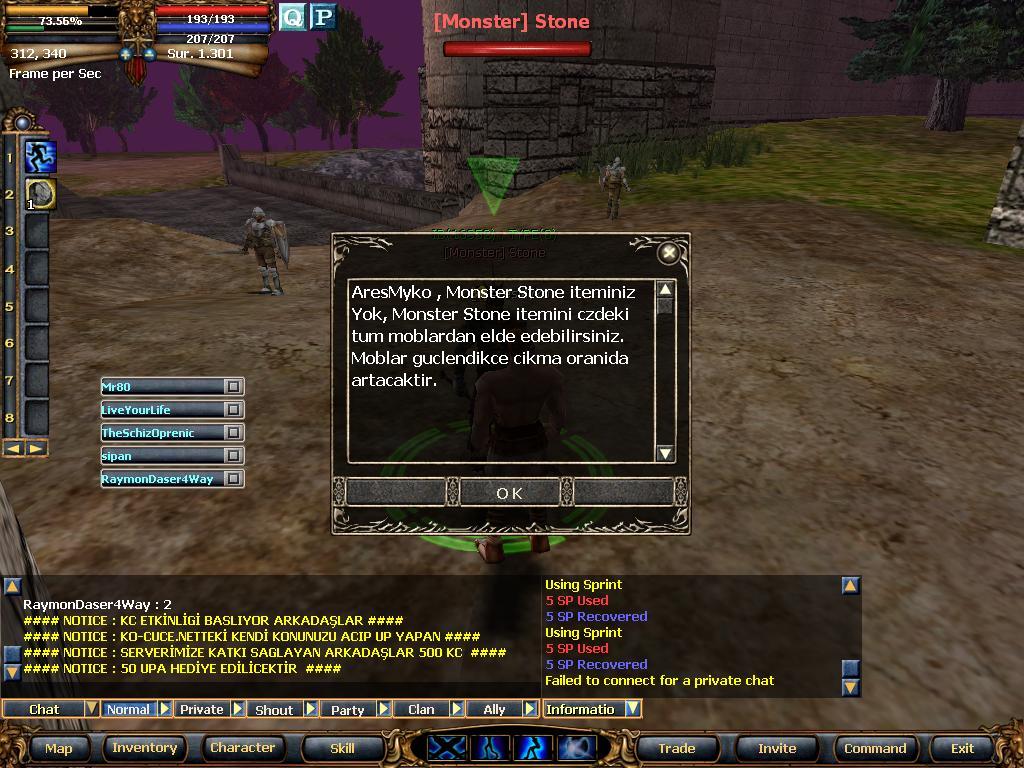
Task: Show the Character sheet
Action: click(242, 748)
